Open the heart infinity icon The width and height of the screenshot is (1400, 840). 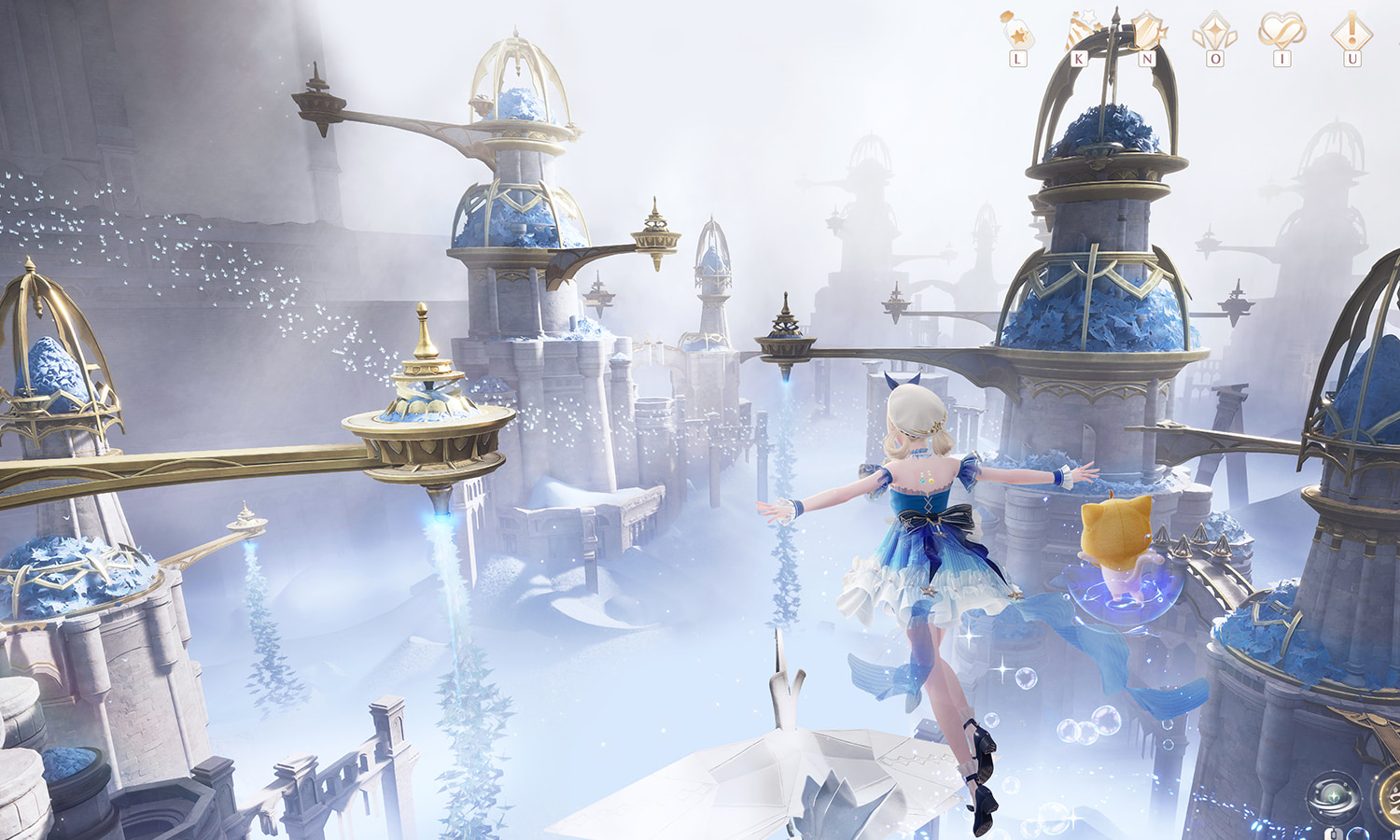(1281, 31)
